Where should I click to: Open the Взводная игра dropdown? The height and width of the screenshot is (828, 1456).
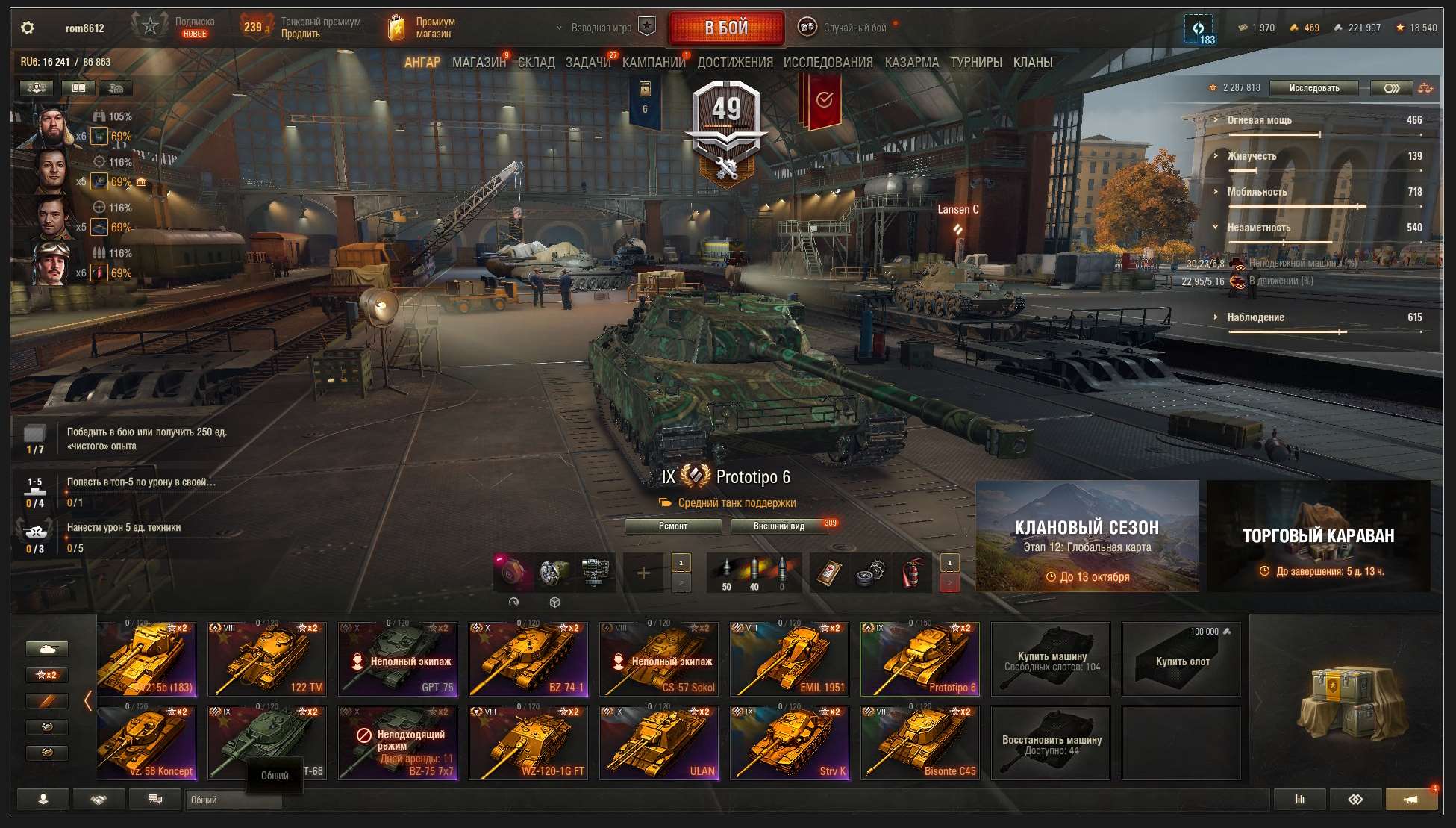pos(601,26)
